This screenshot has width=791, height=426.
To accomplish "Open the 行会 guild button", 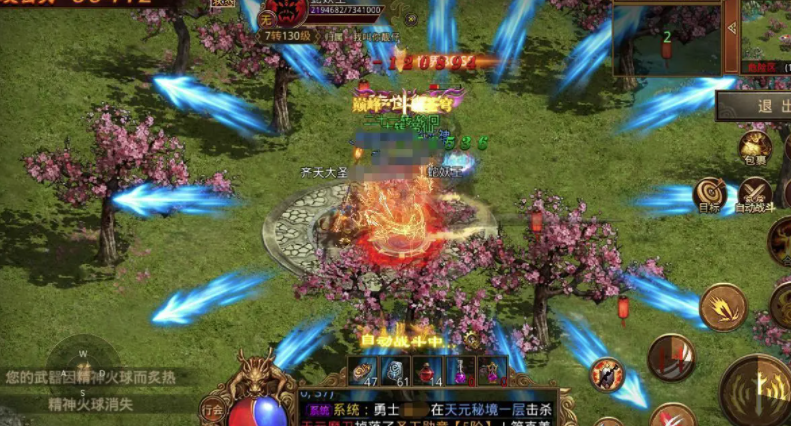I will coord(212,409).
